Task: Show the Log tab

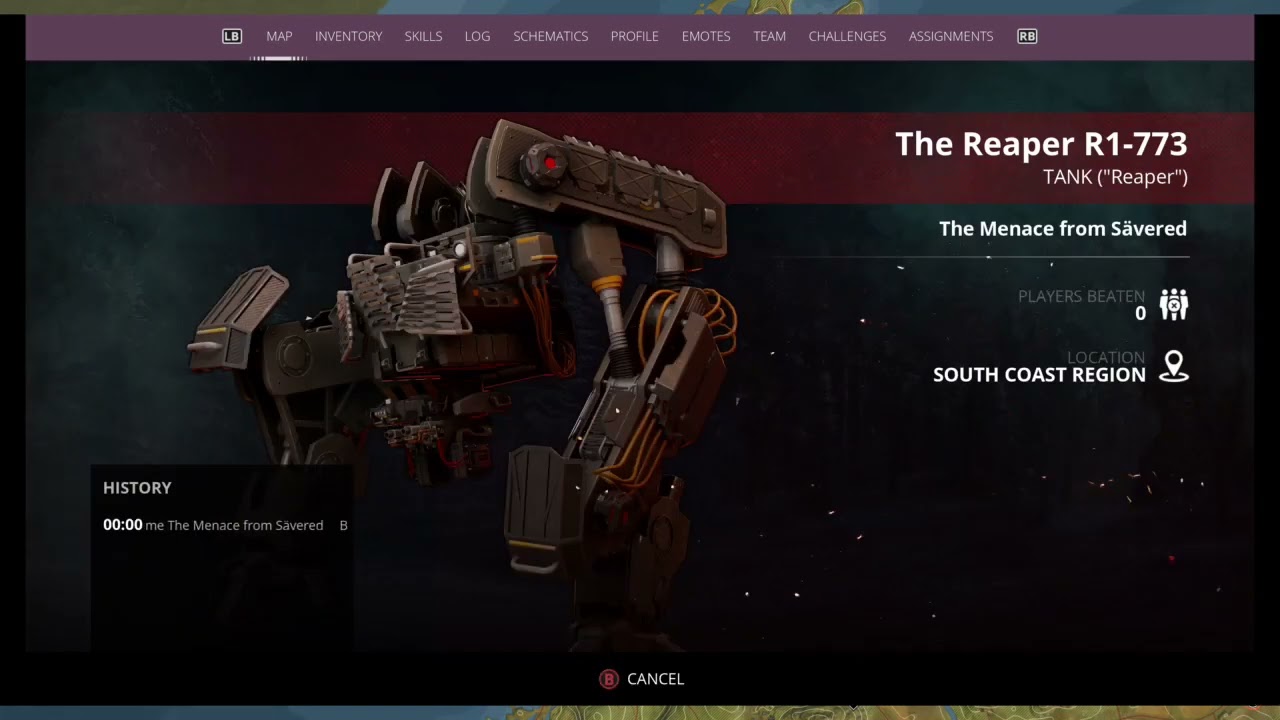Action: [477, 36]
